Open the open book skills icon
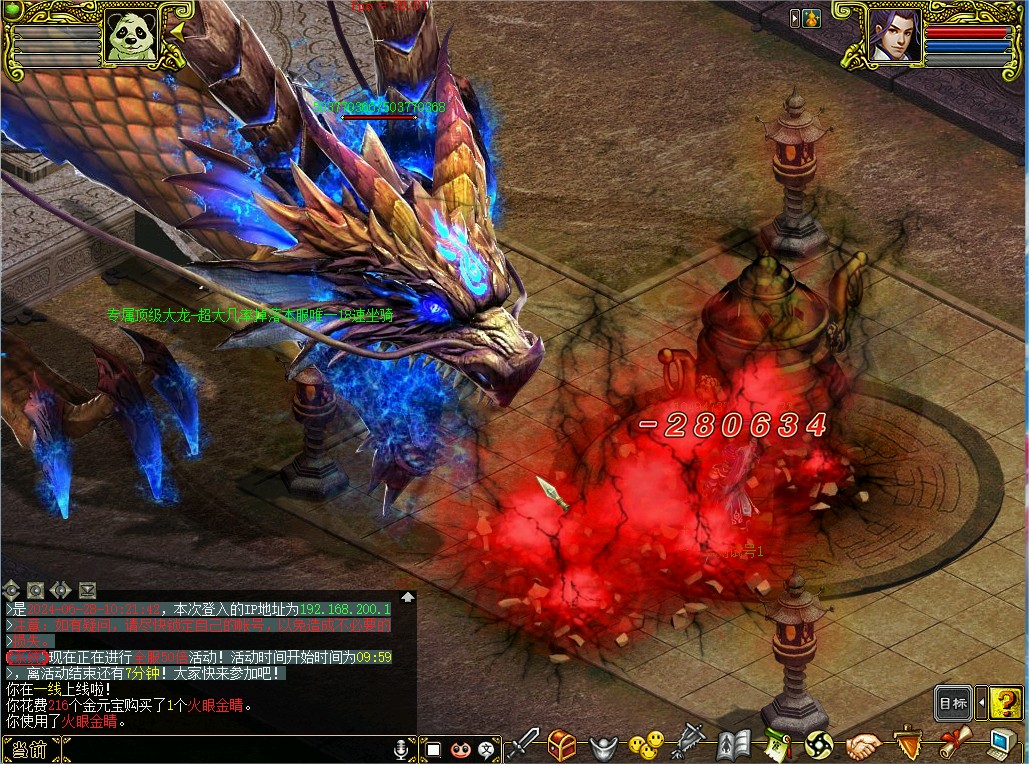The image size is (1029, 764). click(733, 745)
